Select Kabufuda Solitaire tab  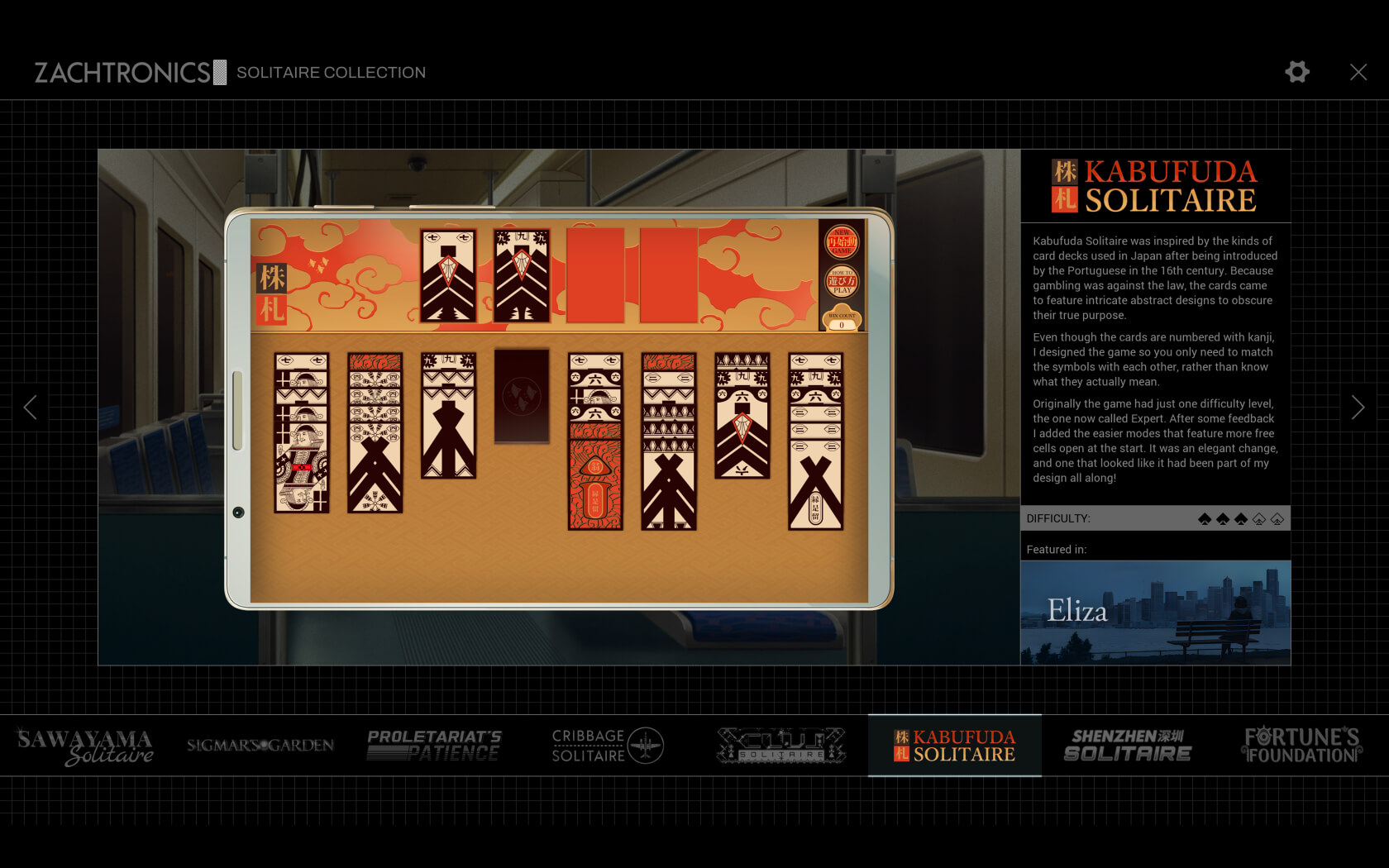[954, 746]
